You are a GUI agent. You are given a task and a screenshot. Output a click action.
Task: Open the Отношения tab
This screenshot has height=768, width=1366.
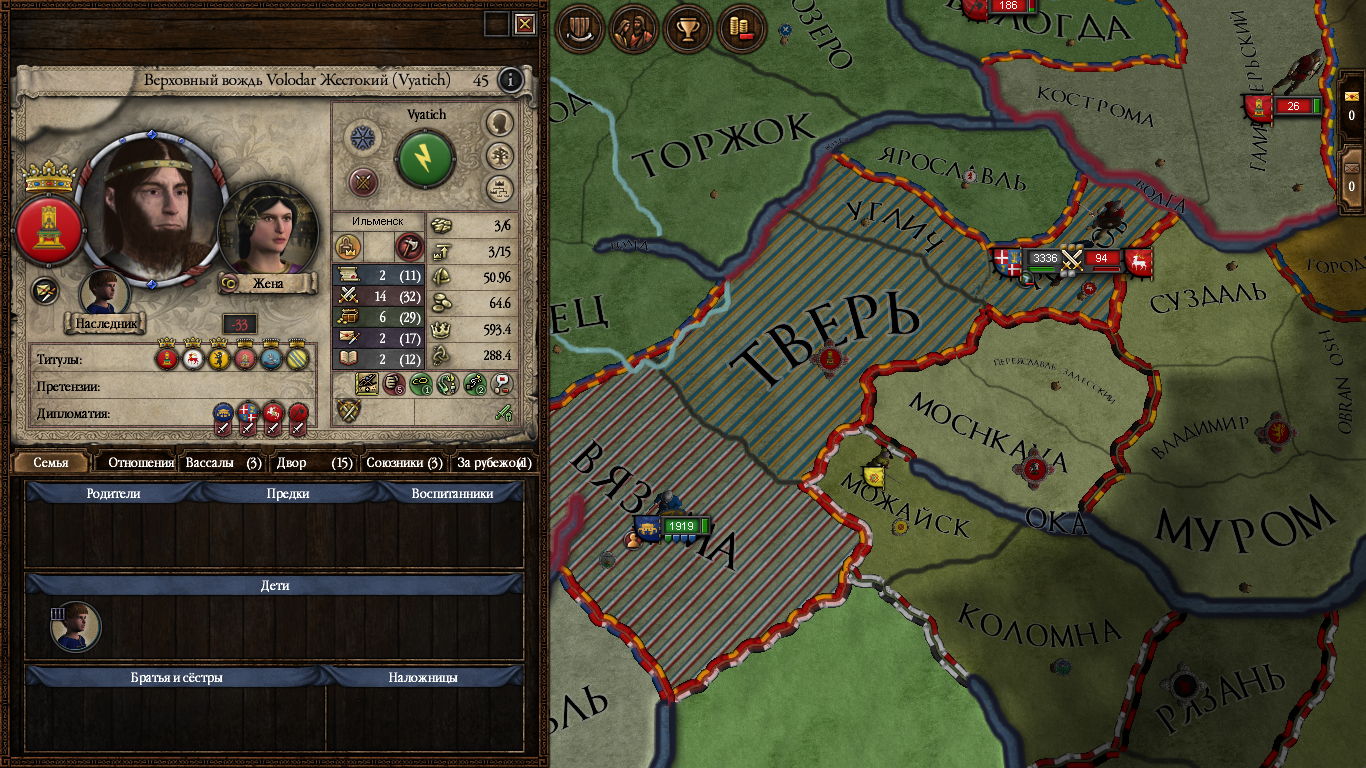[141, 463]
